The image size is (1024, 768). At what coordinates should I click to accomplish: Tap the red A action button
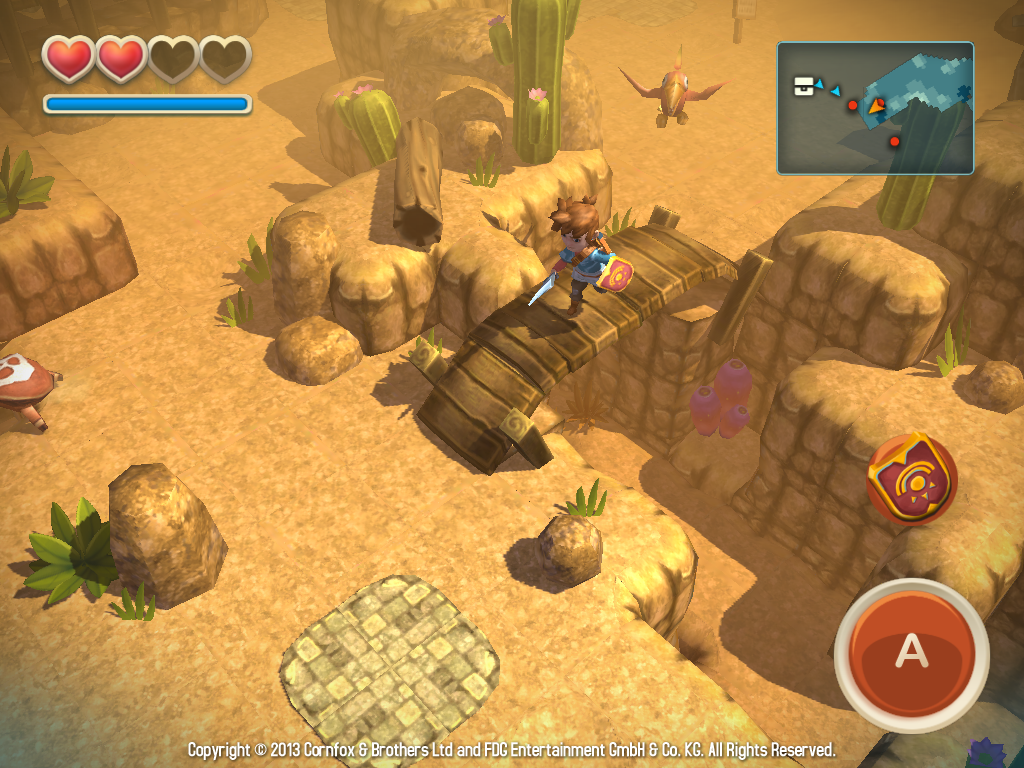pos(910,651)
